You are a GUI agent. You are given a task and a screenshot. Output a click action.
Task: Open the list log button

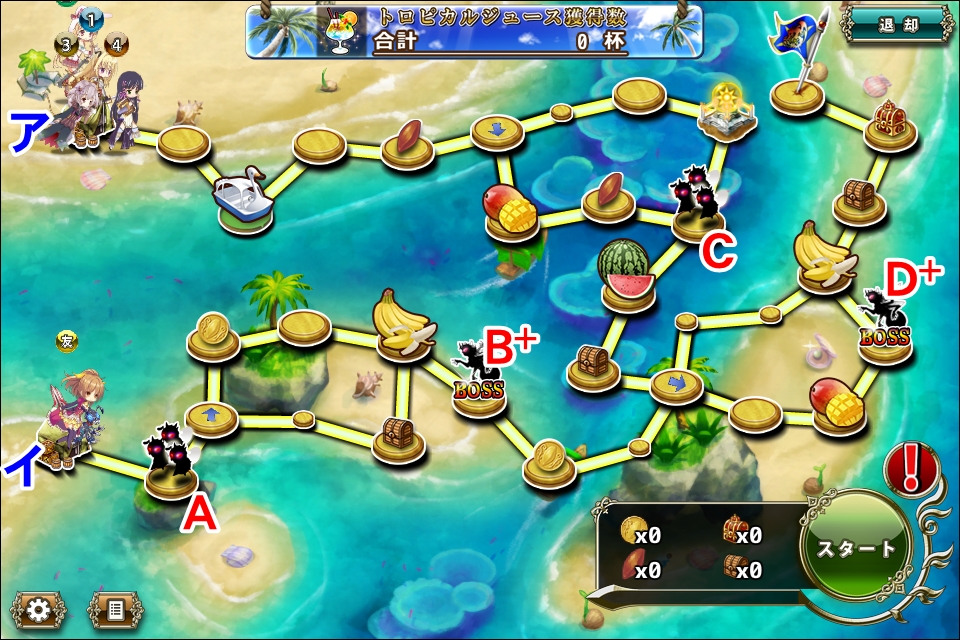[x=115, y=608]
